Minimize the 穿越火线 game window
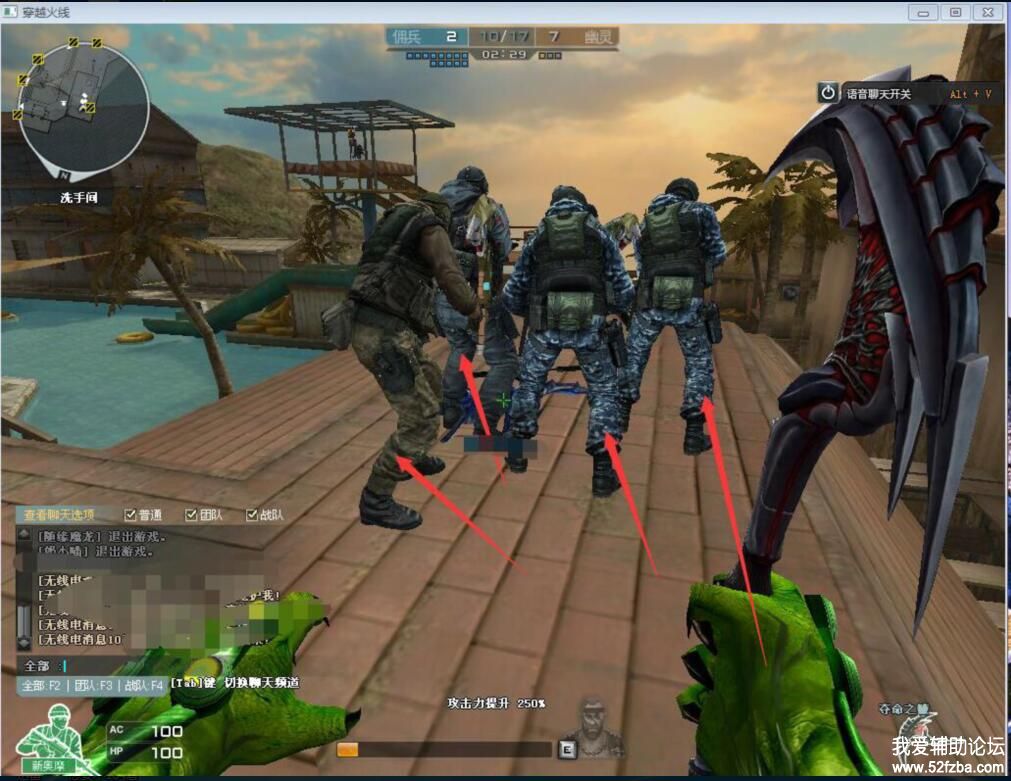This screenshot has width=1011, height=781. click(x=925, y=12)
